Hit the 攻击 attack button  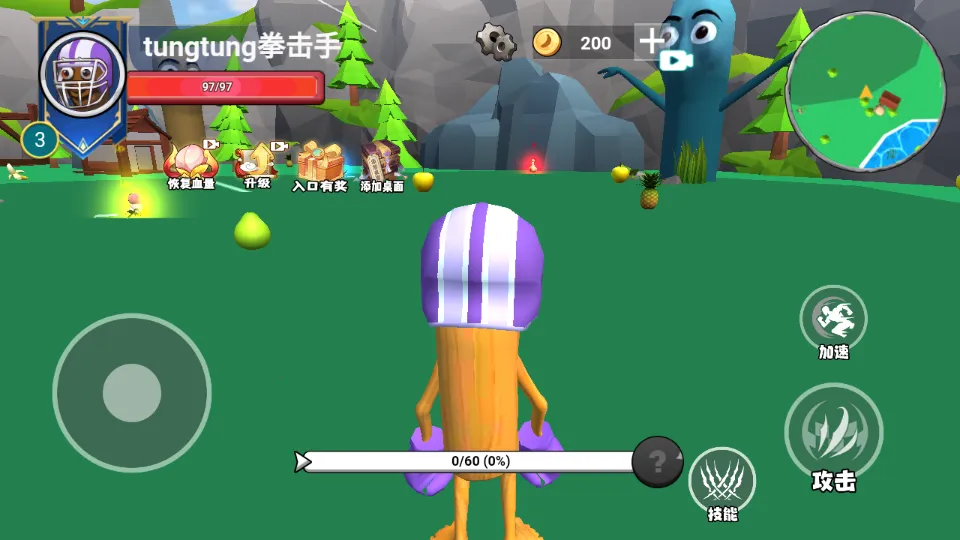point(833,432)
